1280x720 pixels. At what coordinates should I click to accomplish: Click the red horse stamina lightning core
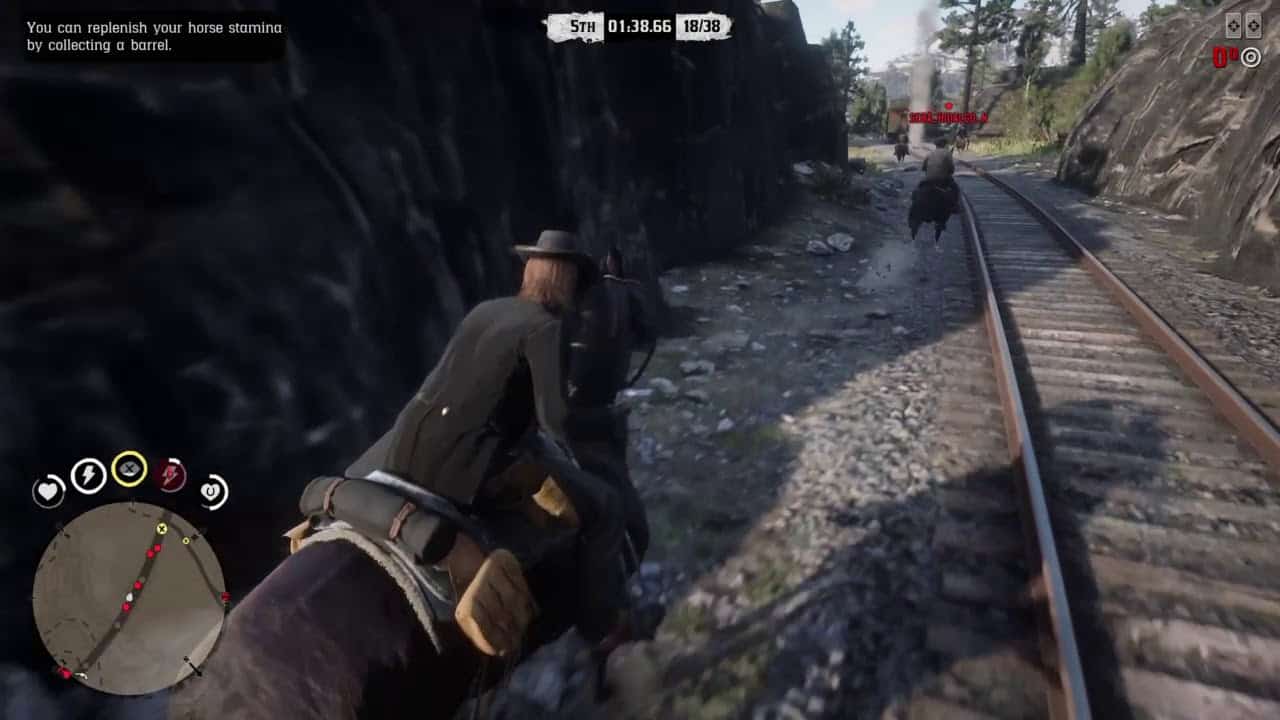pyautogui.click(x=171, y=475)
